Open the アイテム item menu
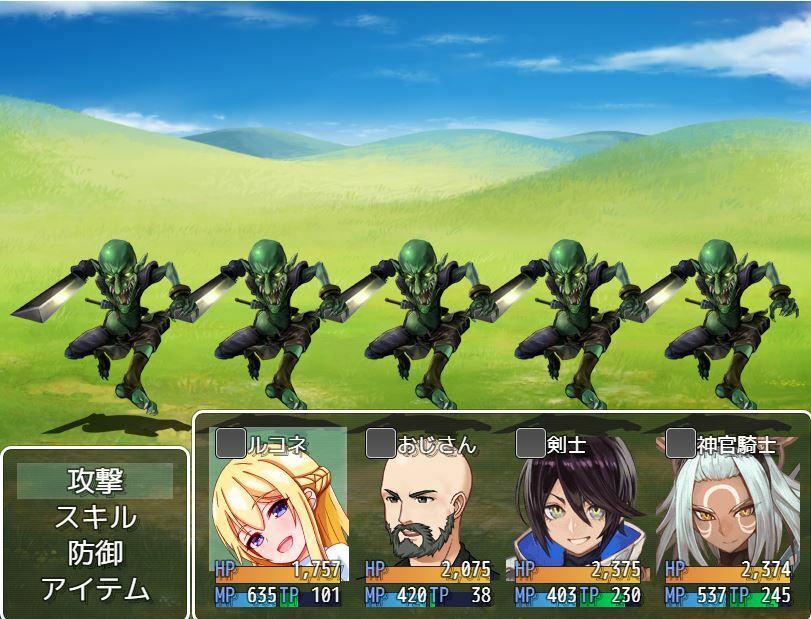 click(95, 589)
